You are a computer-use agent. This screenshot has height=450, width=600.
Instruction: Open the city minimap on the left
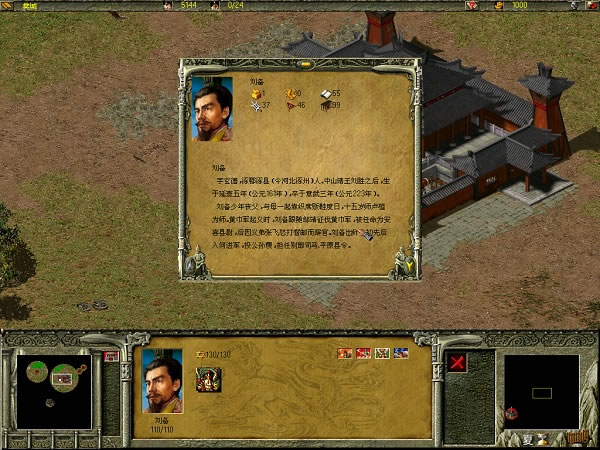click(52, 378)
